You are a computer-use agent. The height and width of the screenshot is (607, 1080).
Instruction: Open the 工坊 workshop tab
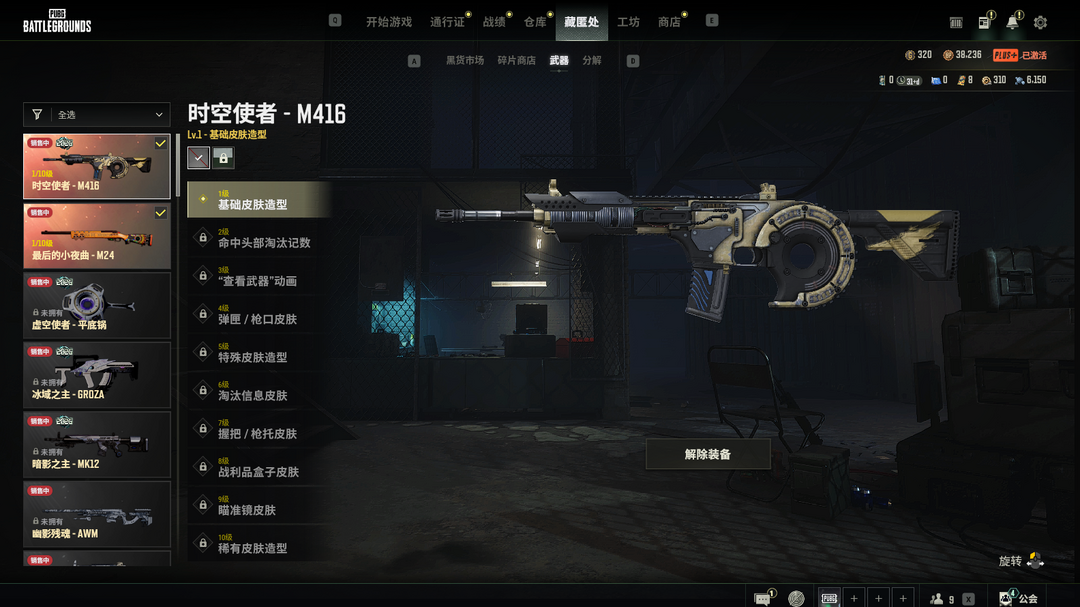click(628, 22)
